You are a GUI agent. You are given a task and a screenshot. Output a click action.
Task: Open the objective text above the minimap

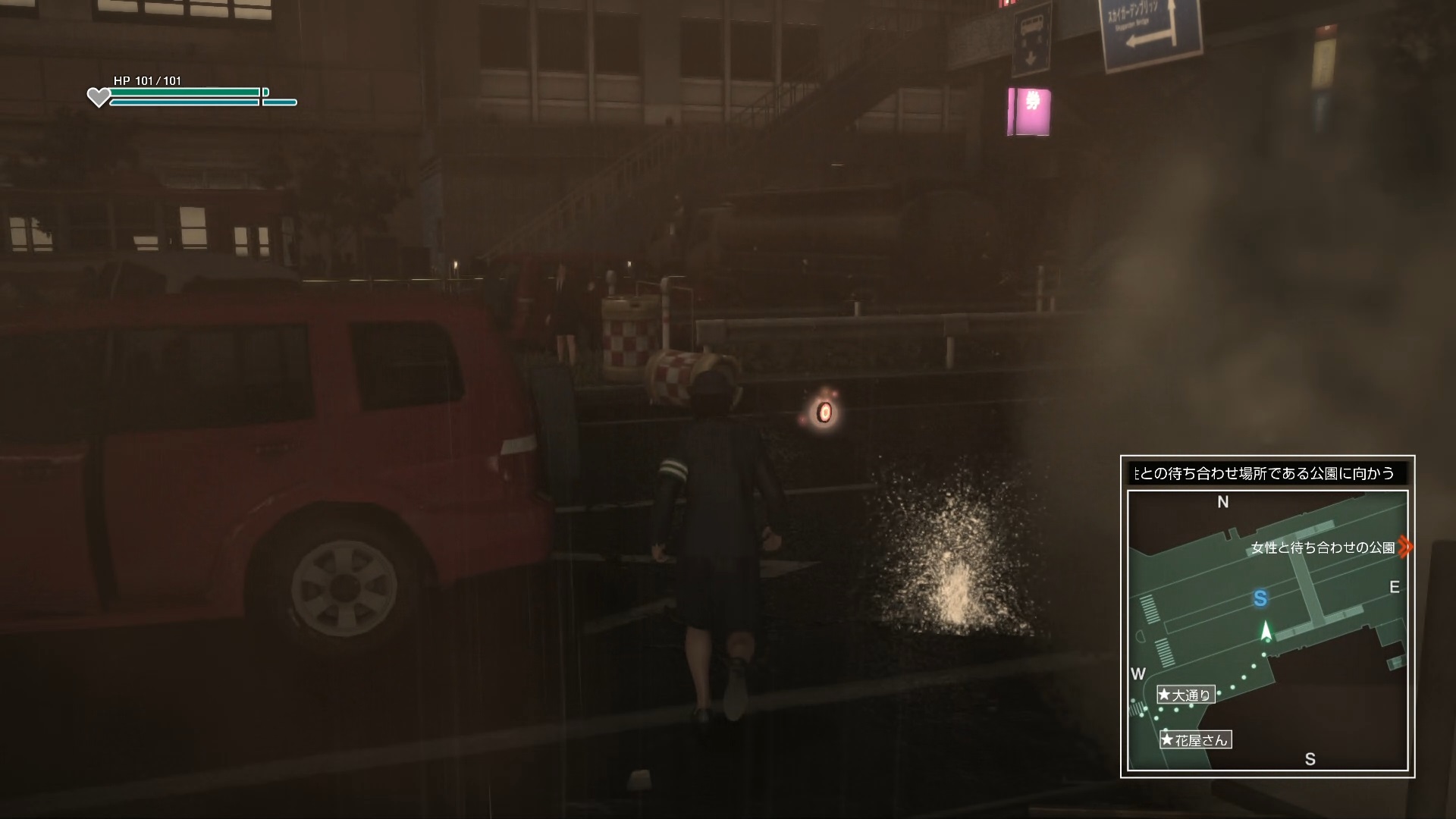click(1266, 474)
